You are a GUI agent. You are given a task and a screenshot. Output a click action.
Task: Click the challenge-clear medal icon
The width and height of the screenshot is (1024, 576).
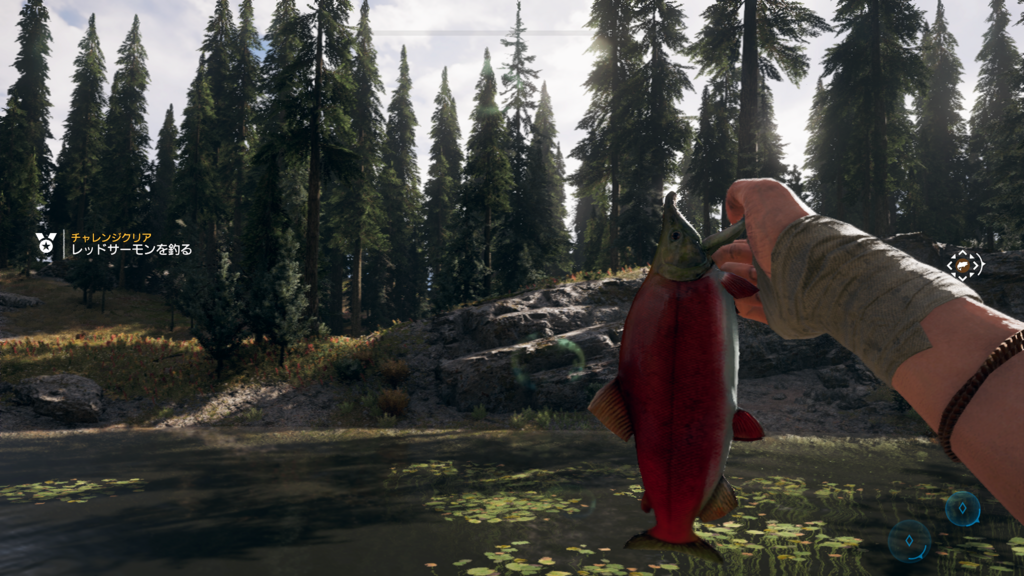click(46, 243)
